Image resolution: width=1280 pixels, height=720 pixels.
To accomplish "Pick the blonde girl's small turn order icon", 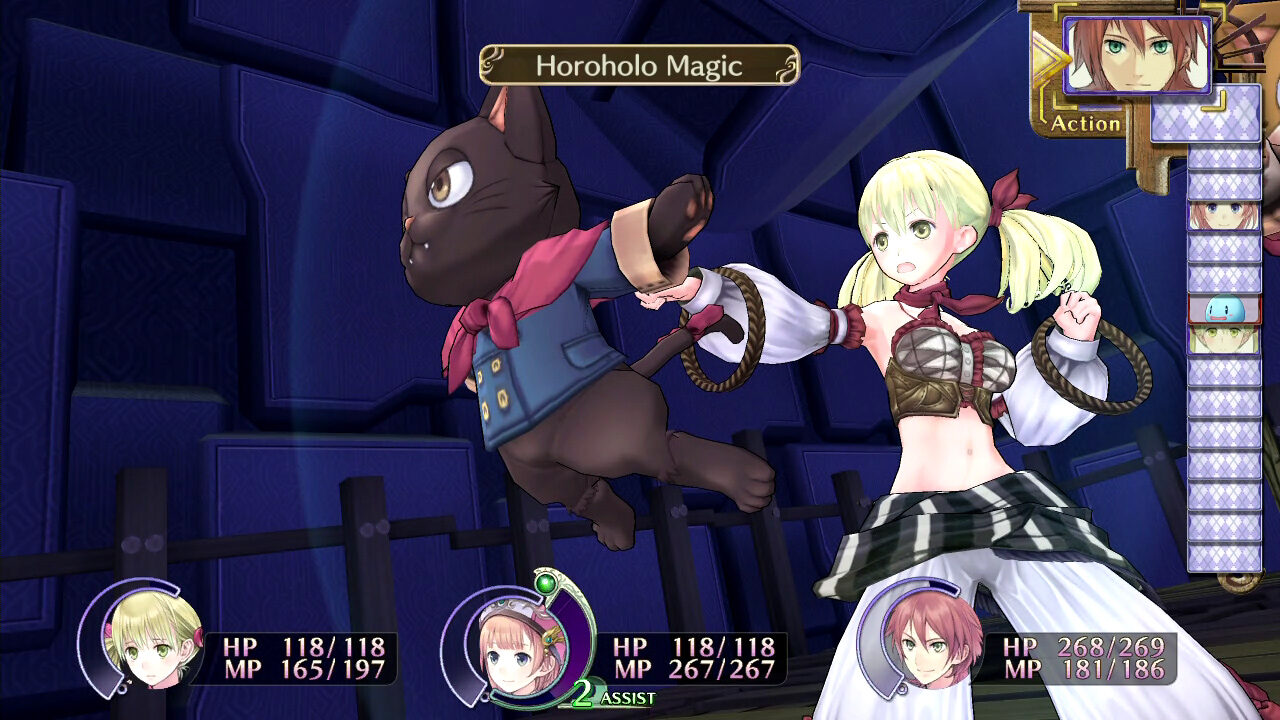I will tap(1224, 340).
